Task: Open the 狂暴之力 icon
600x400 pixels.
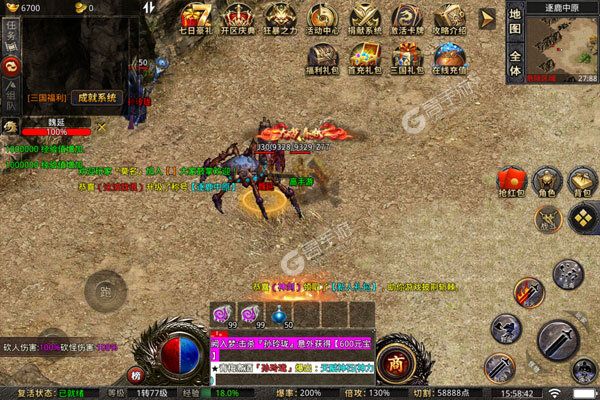Action: (279, 21)
